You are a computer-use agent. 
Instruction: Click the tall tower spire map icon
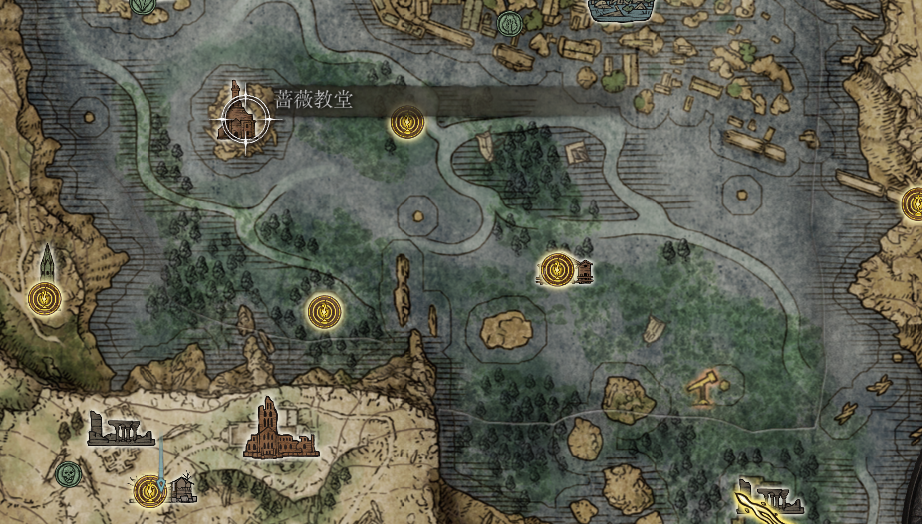coord(47,263)
